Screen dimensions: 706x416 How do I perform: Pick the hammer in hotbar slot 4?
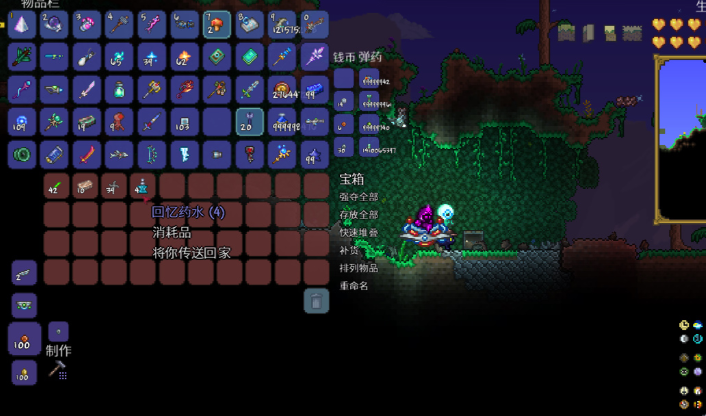coord(120,23)
